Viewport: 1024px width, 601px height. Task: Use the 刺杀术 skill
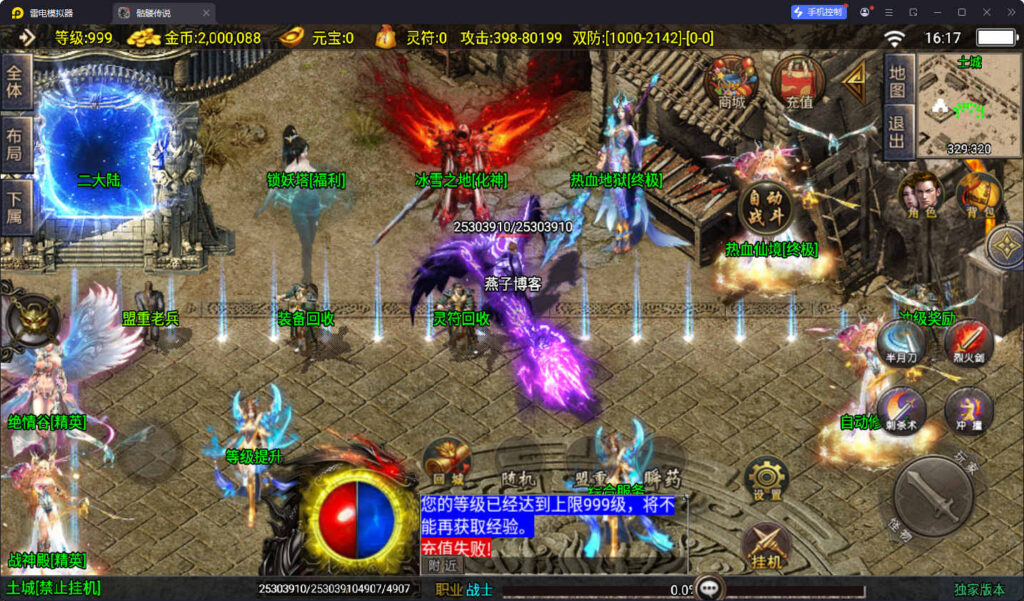(x=901, y=410)
